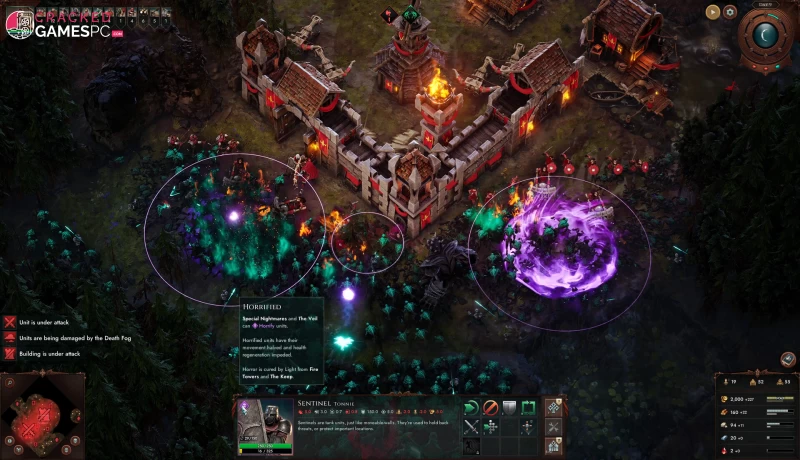Click the moon day-night cycle dial
800x460 pixels.
(x=768, y=35)
